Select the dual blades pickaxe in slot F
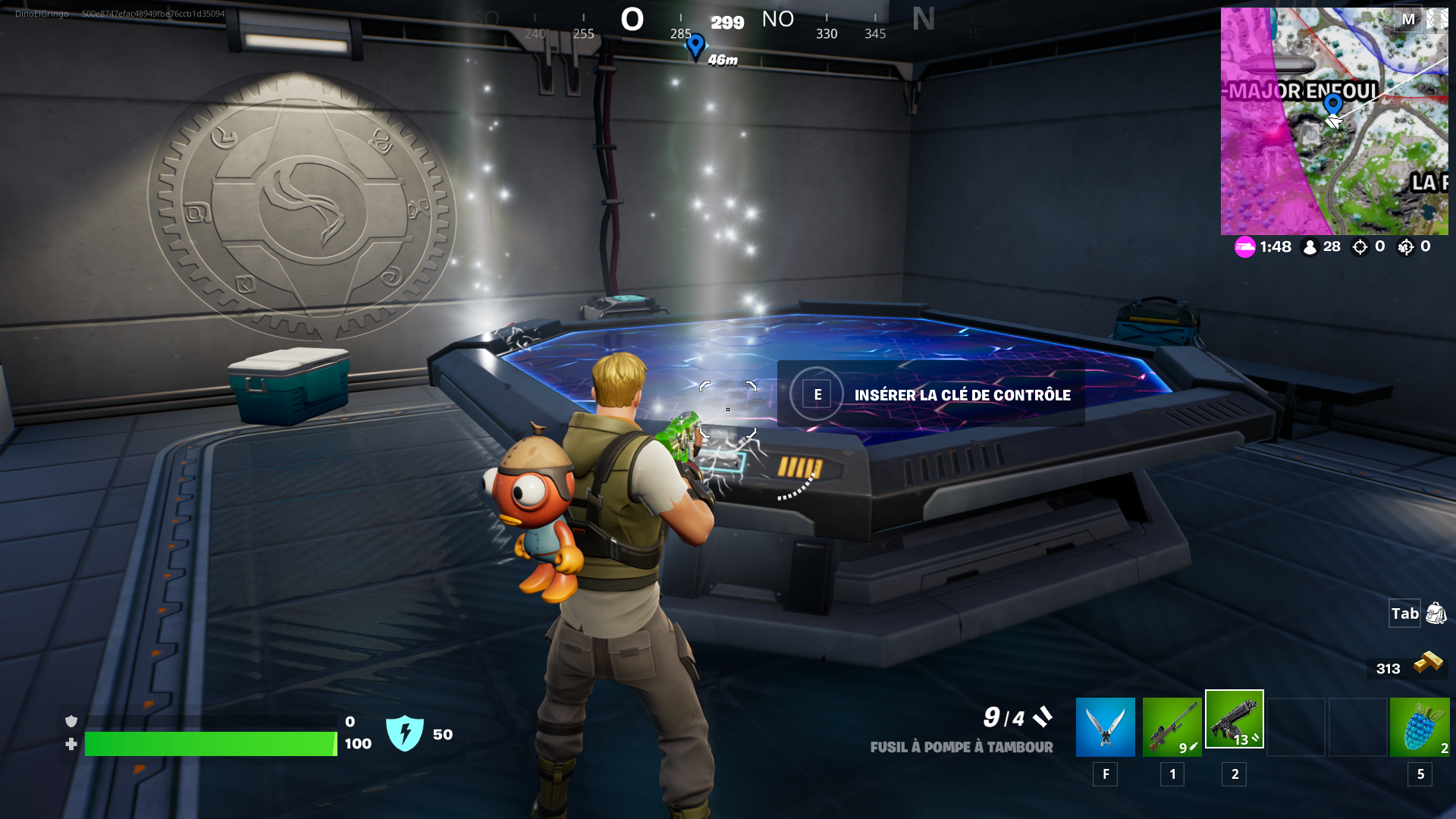Viewport: 1456px width, 819px height. pos(1105,726)
